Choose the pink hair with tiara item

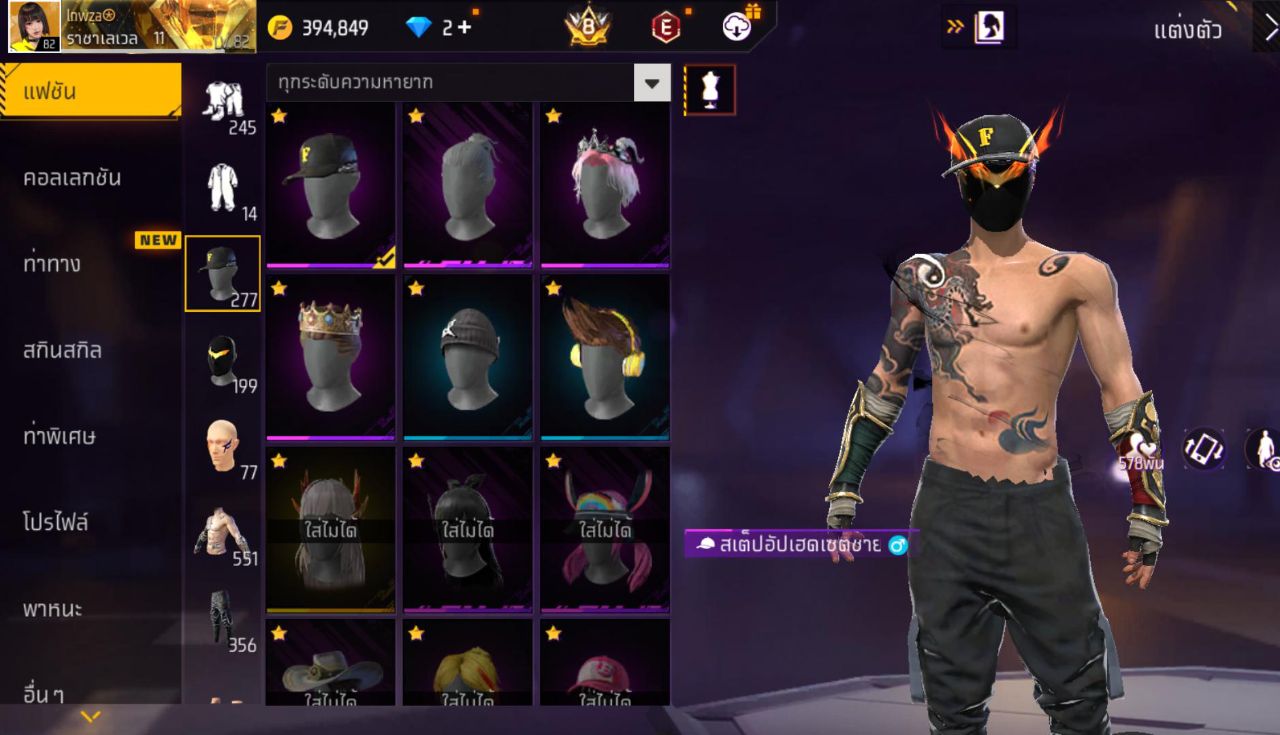click(x=605, y=185)
